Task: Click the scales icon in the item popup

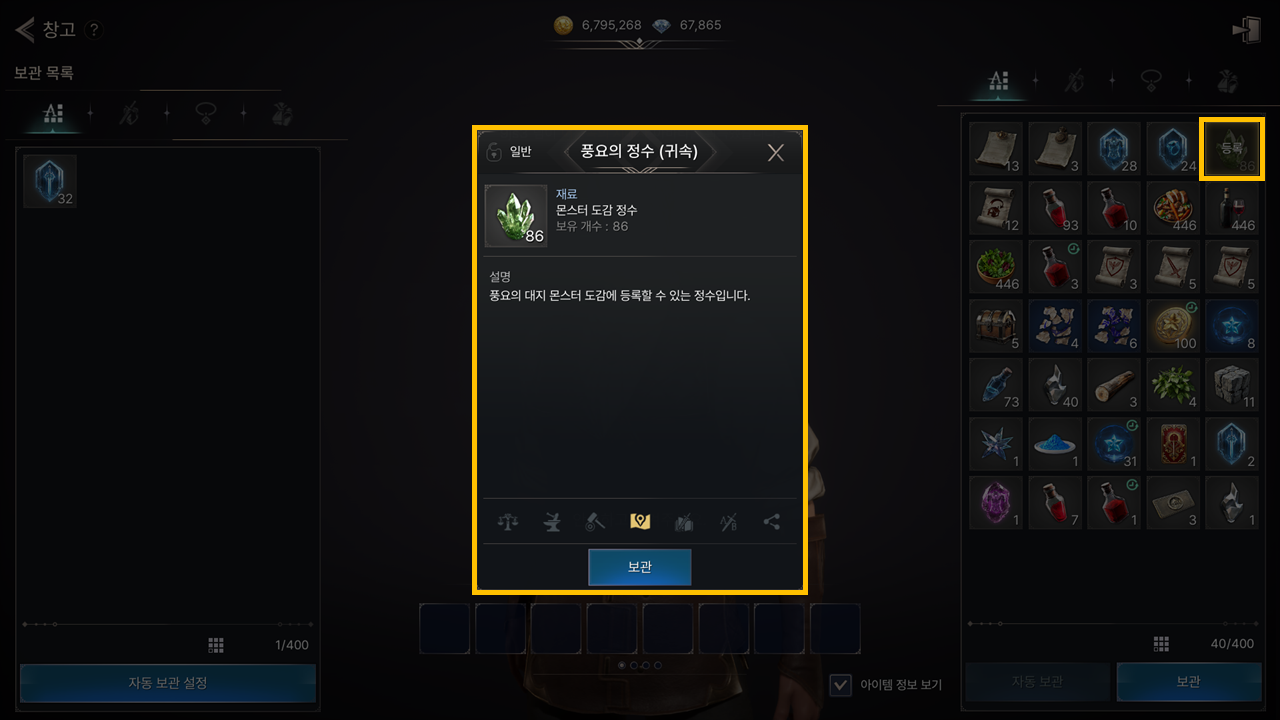Action: coord(508,521)
